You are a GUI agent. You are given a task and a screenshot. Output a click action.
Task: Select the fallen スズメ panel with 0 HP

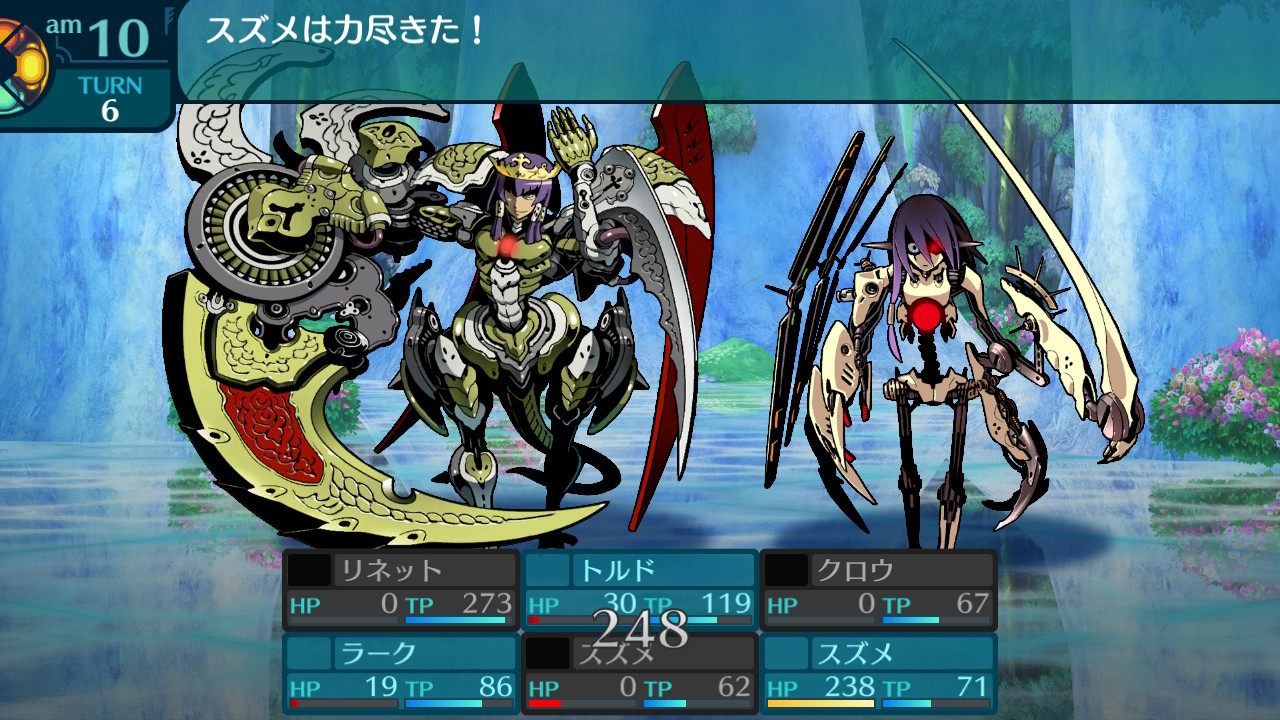click(x=640, y=673)
